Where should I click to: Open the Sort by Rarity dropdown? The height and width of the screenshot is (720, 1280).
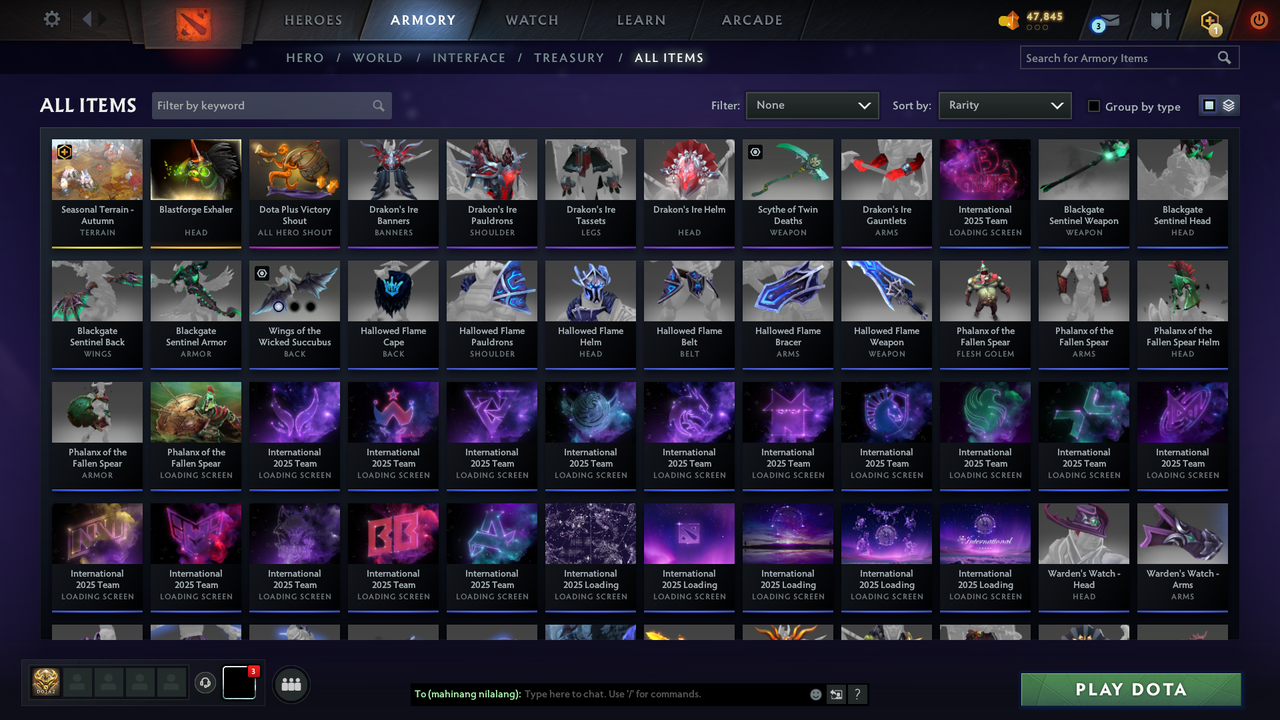1004,105
